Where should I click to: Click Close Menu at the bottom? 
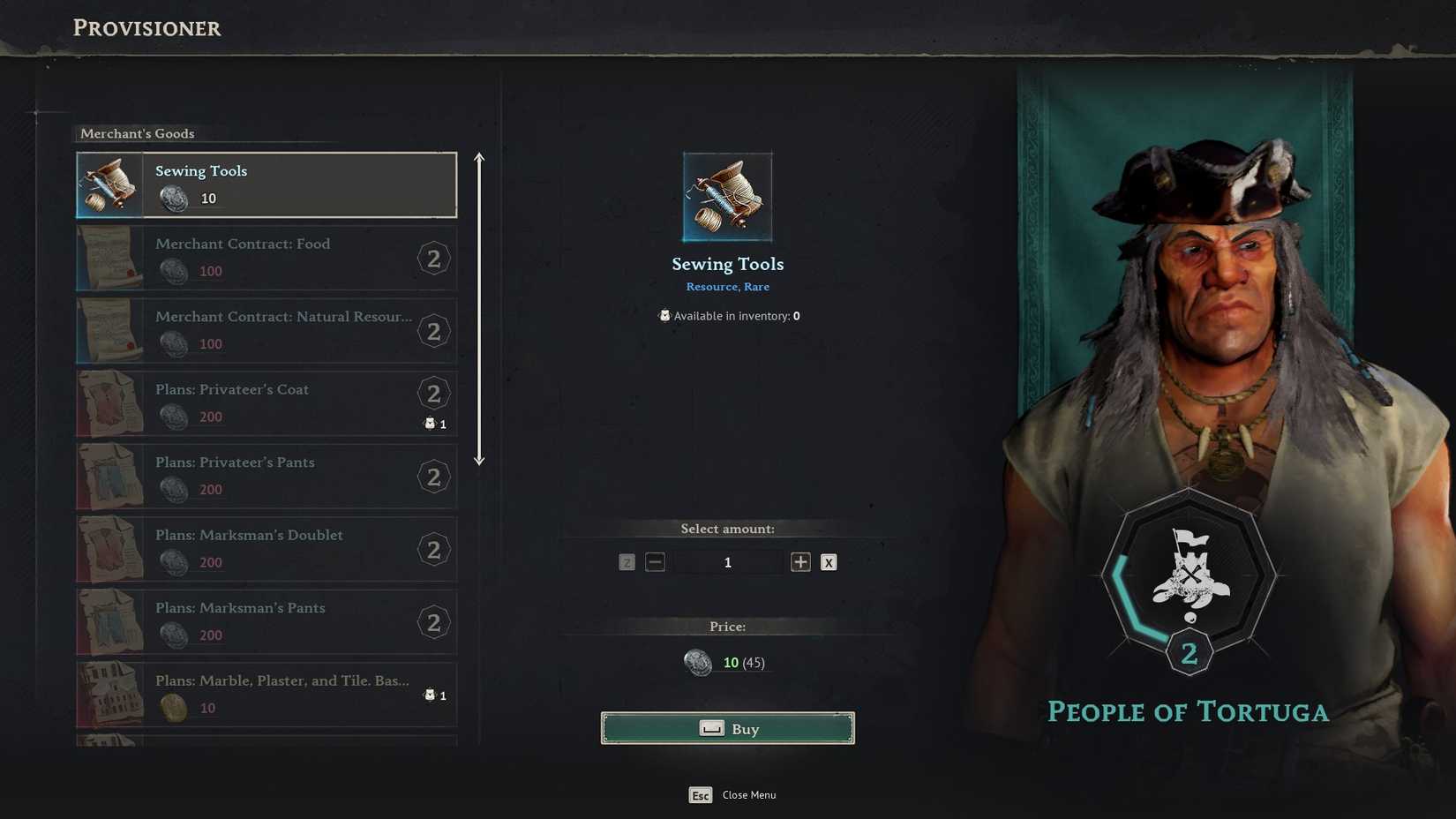(x=748, y=794)
